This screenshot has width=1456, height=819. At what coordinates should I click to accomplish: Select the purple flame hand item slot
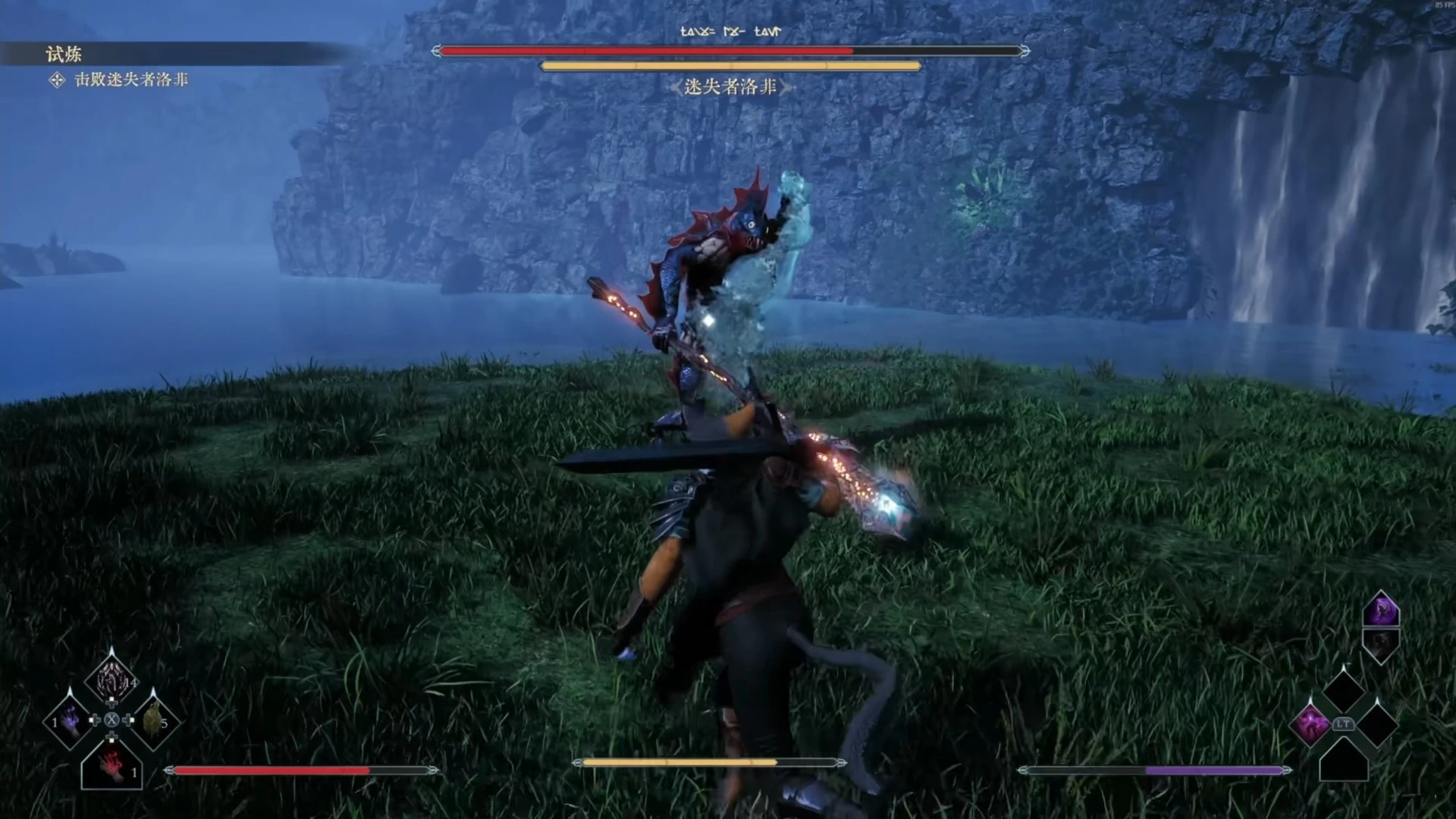pos(70,720)
